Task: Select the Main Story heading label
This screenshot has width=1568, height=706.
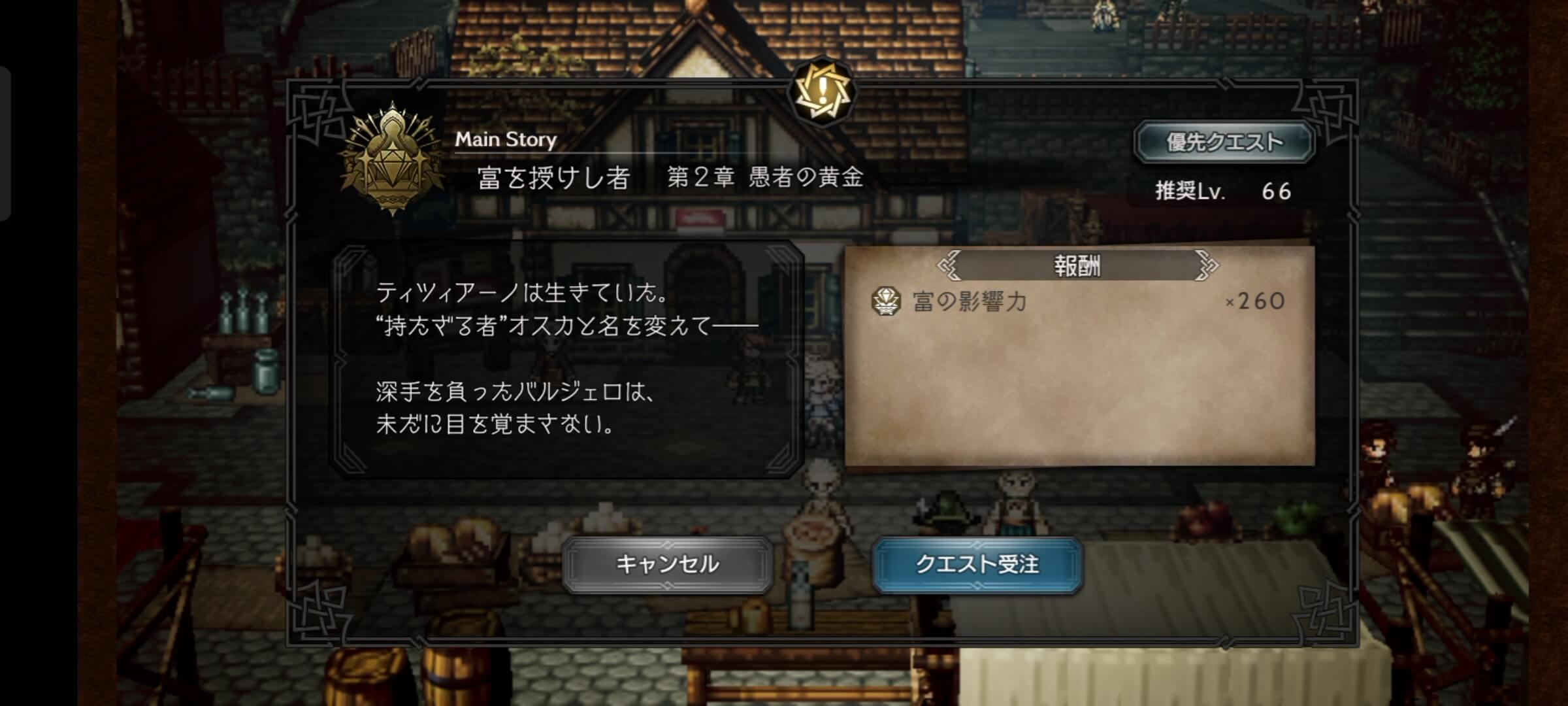Action: click(506, 138)
